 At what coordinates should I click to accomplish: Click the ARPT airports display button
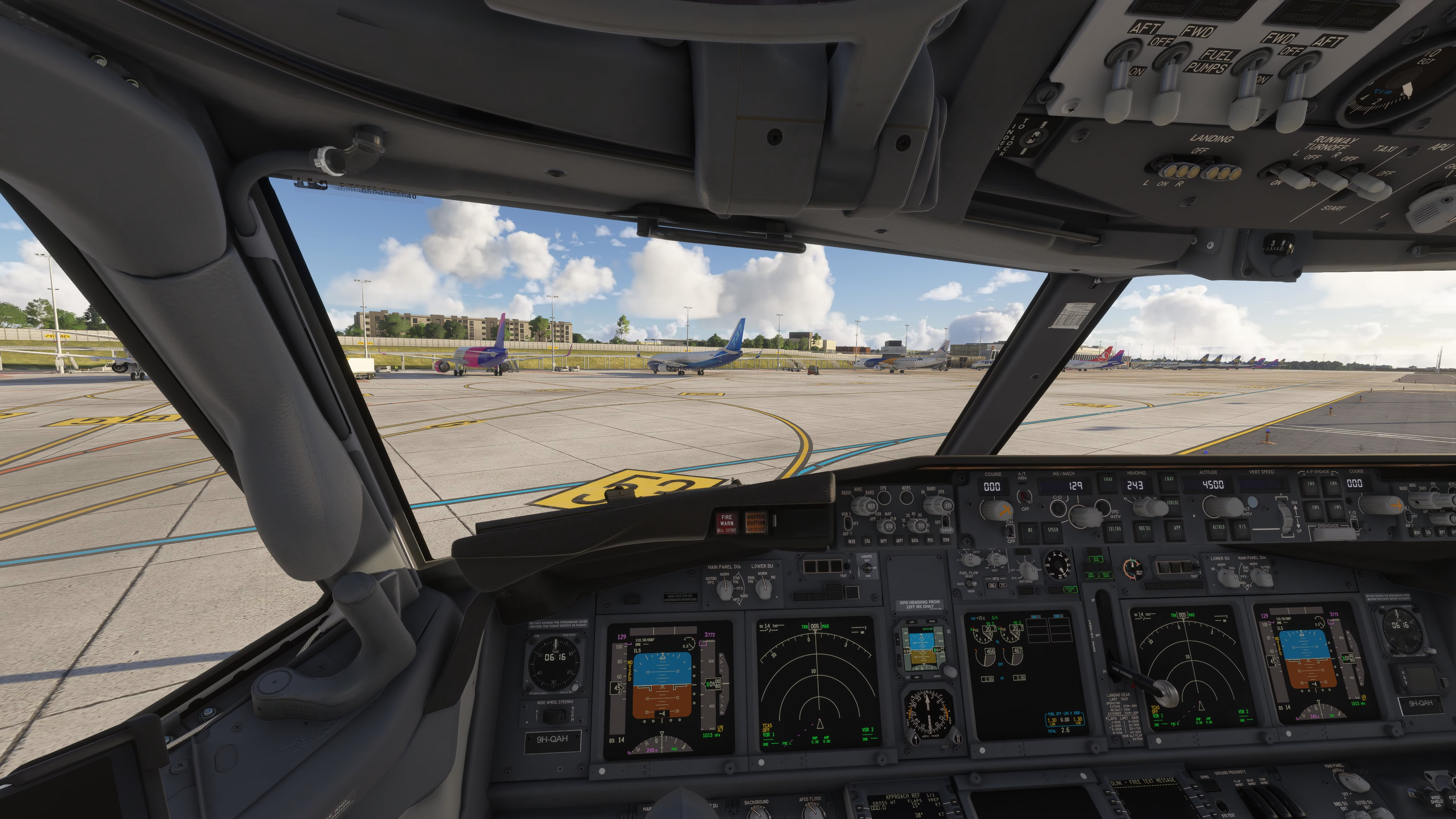pos(899,541)
